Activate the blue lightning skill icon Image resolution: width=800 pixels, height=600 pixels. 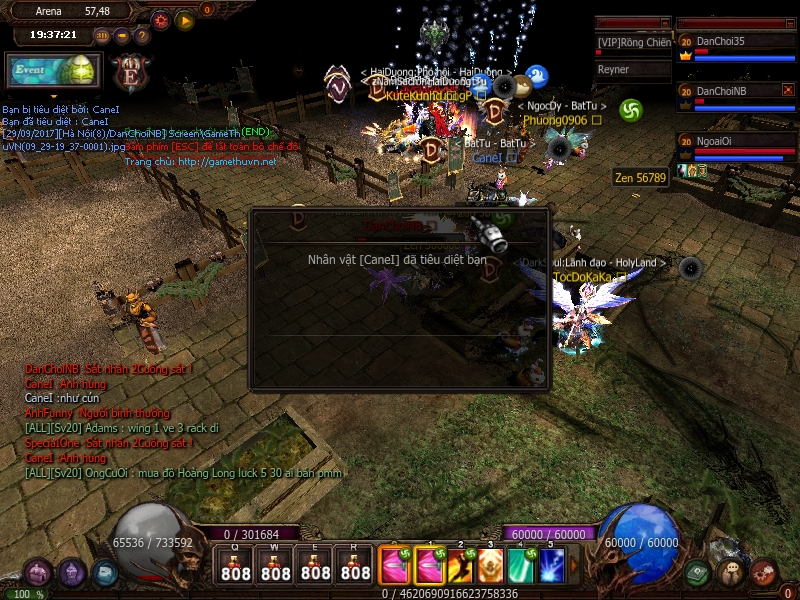(552, 566)
